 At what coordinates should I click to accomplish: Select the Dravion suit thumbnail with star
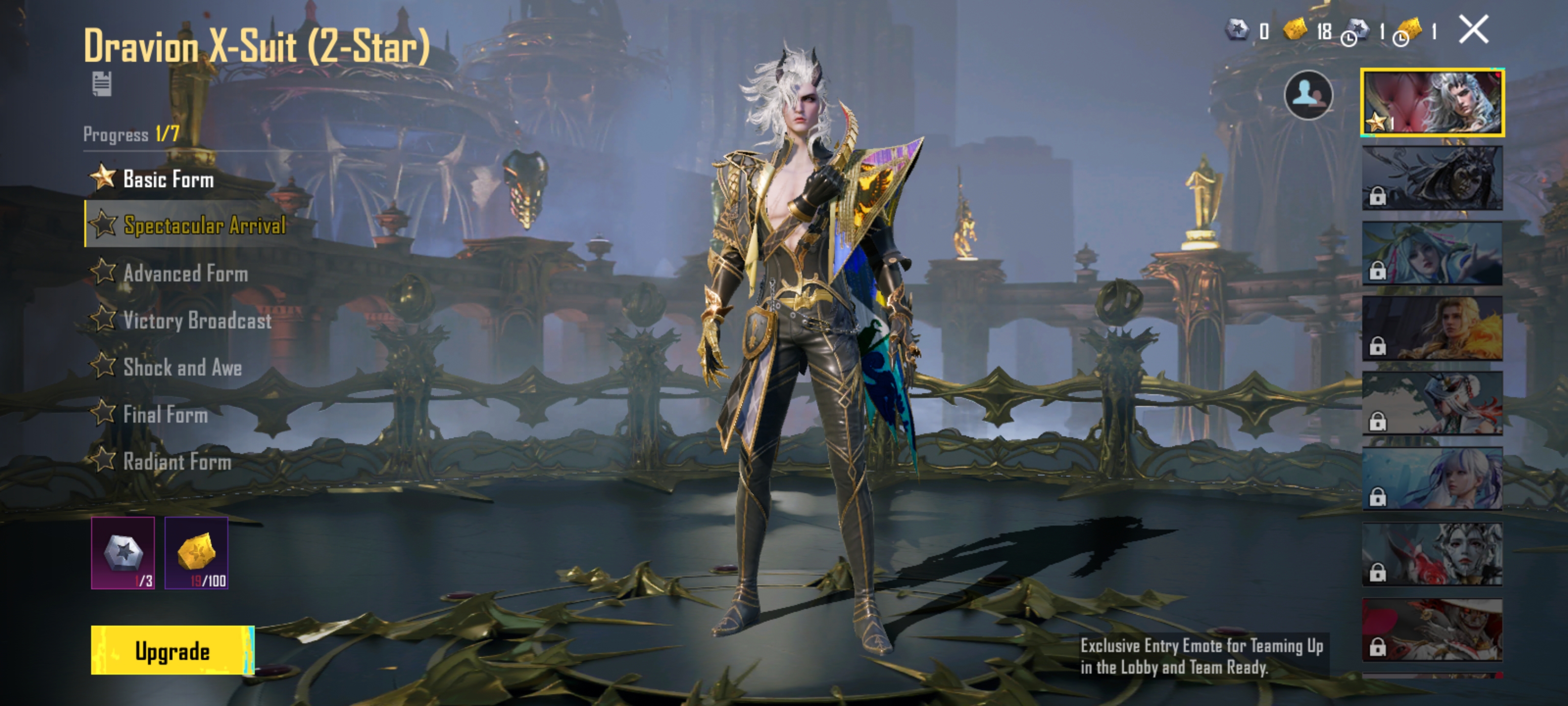(x=1432, y=102)
